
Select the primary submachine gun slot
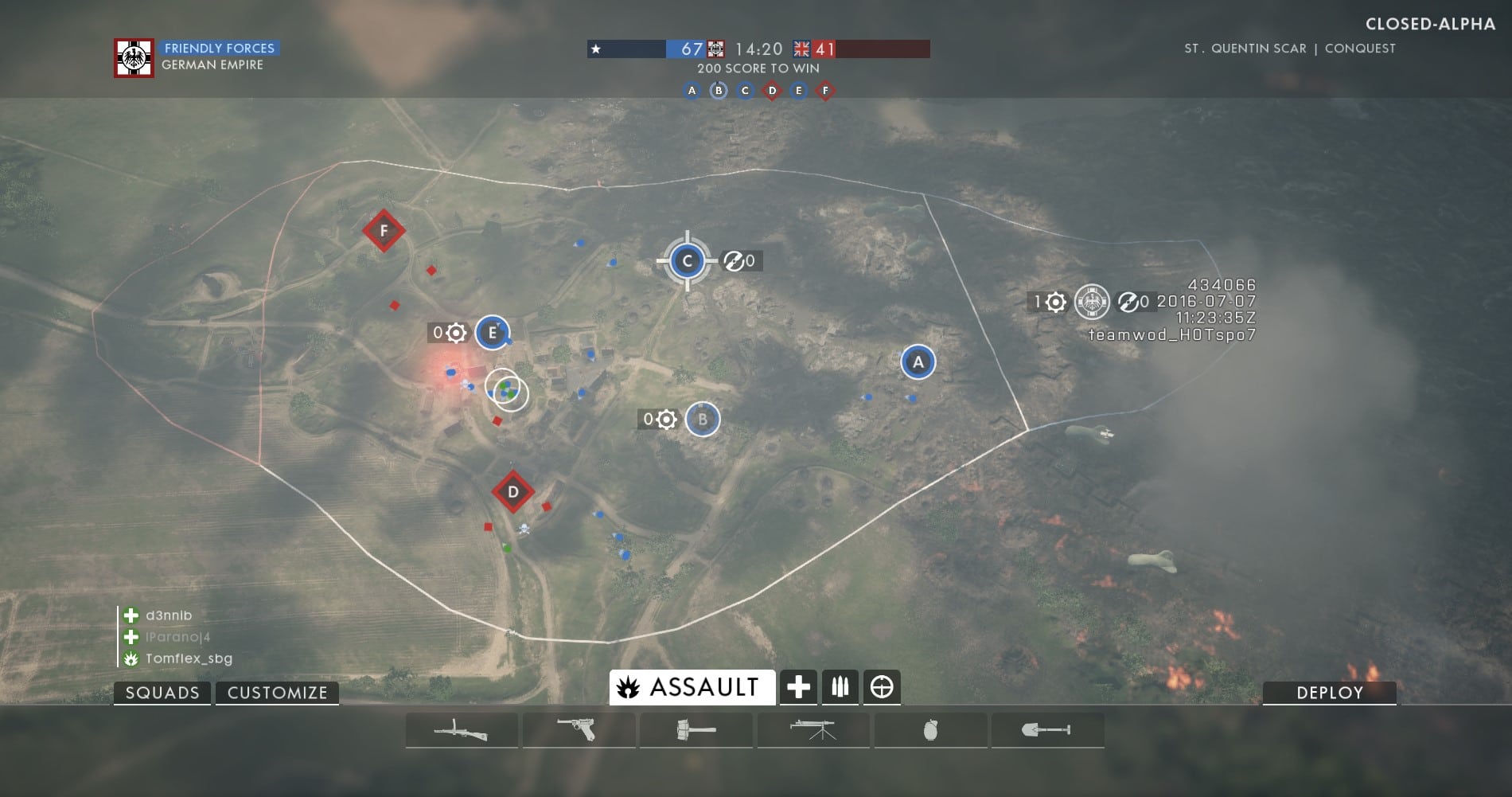tap(461, 730)
